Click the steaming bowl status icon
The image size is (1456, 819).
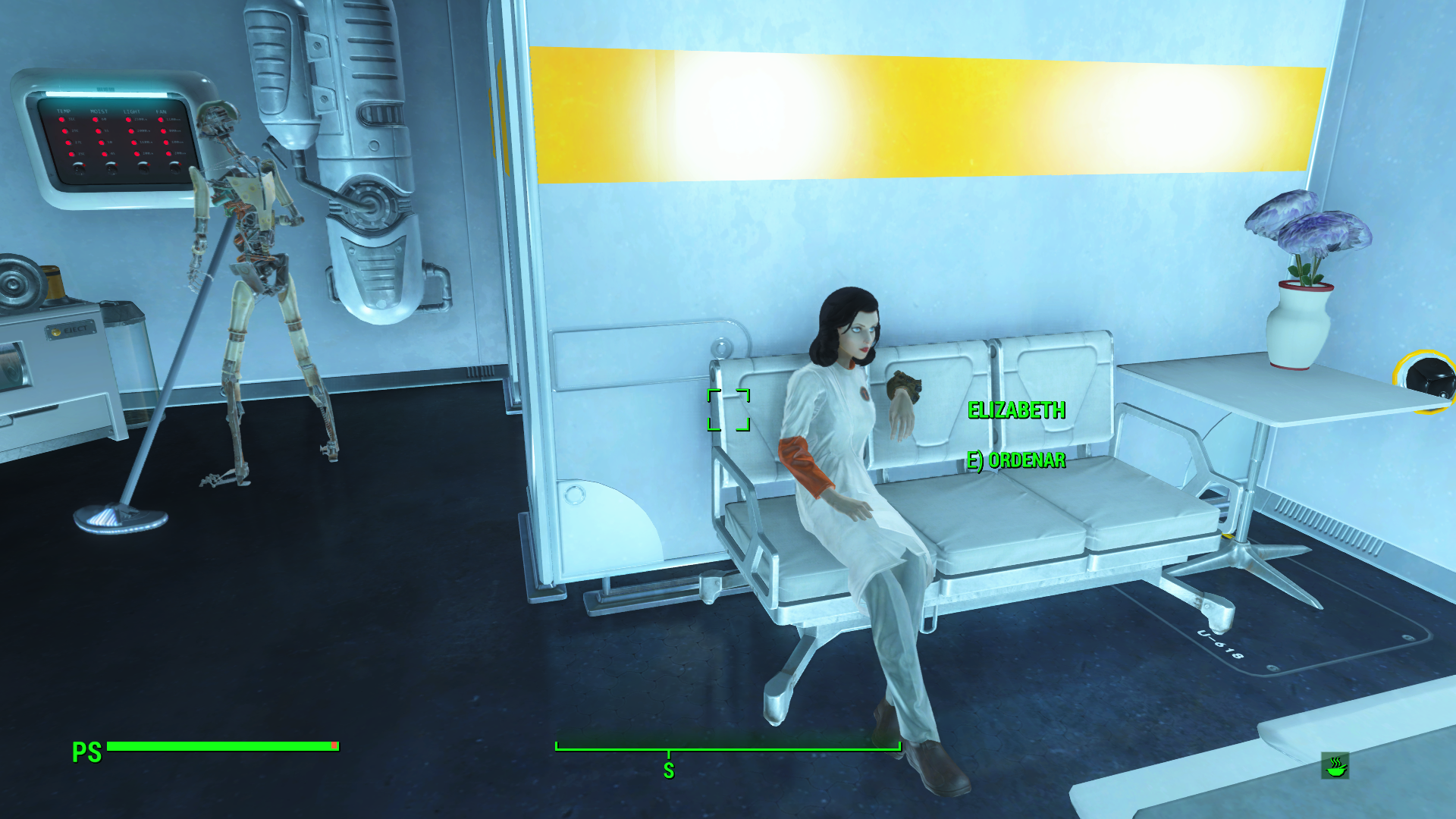(1335, 766)
